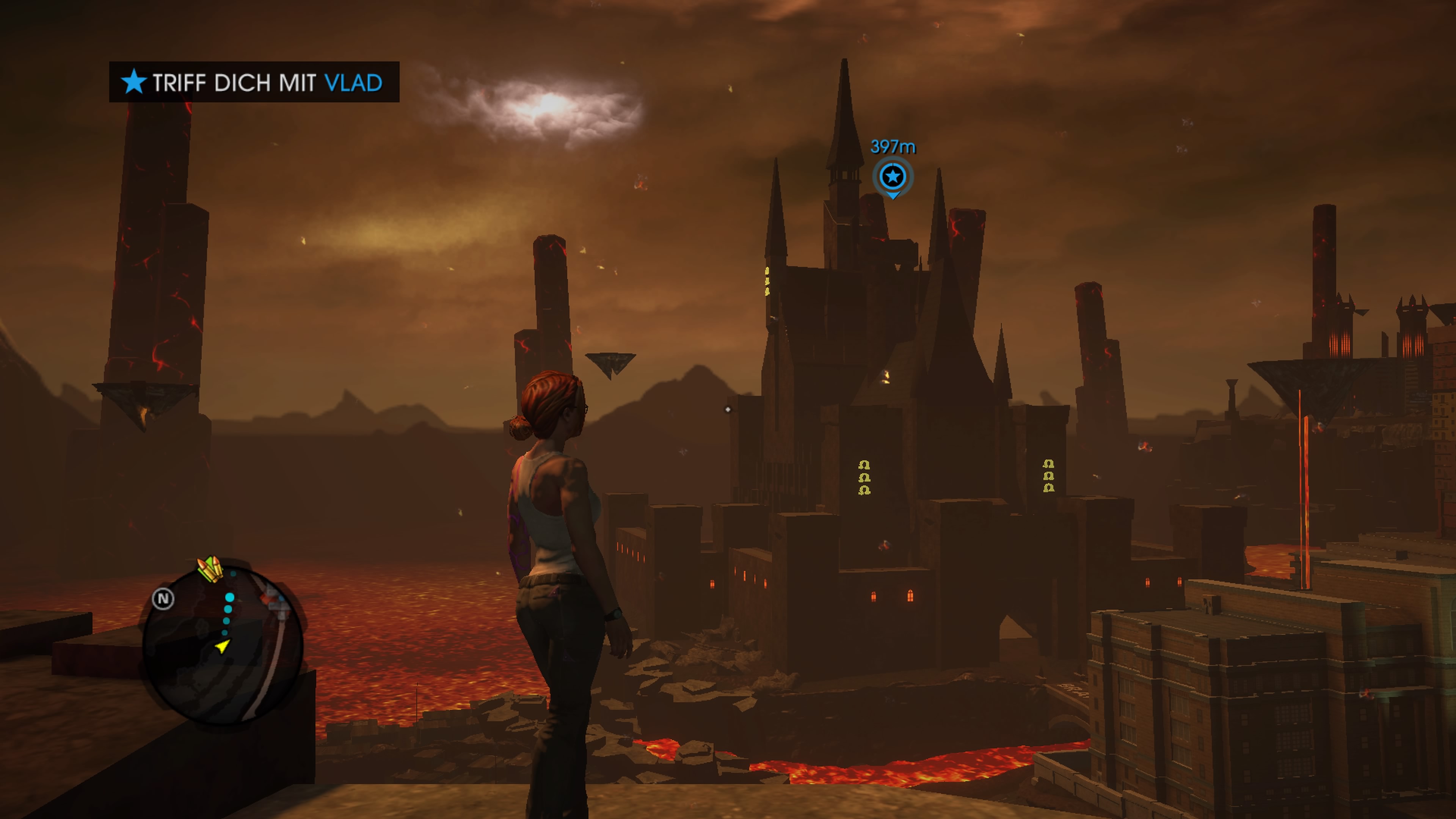The width and height of the screenshot is (1456, 819).
Task: Select the 397m objective waypoint marker
Action: [x=893, y=177]
